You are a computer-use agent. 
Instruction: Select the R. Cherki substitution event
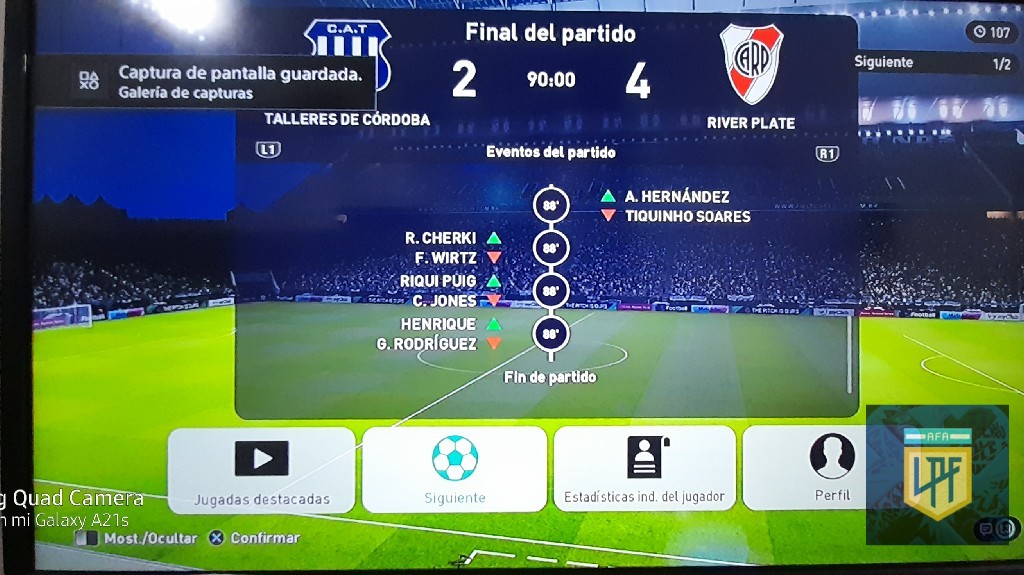tap(441, 238)
